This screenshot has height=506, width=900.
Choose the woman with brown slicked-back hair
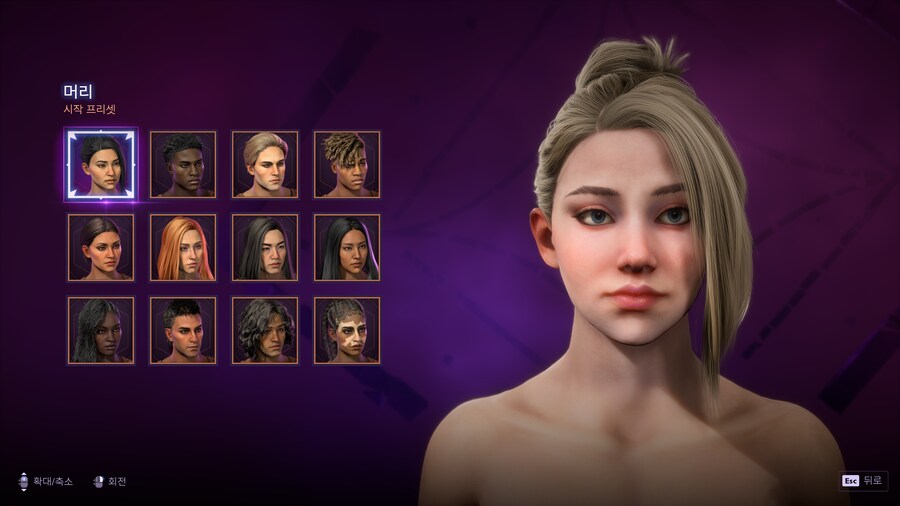coord(101,247)
